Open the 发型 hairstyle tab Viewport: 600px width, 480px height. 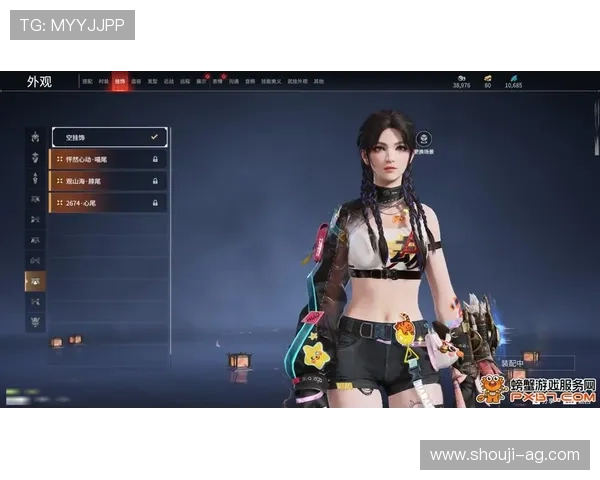click(152, 81)
